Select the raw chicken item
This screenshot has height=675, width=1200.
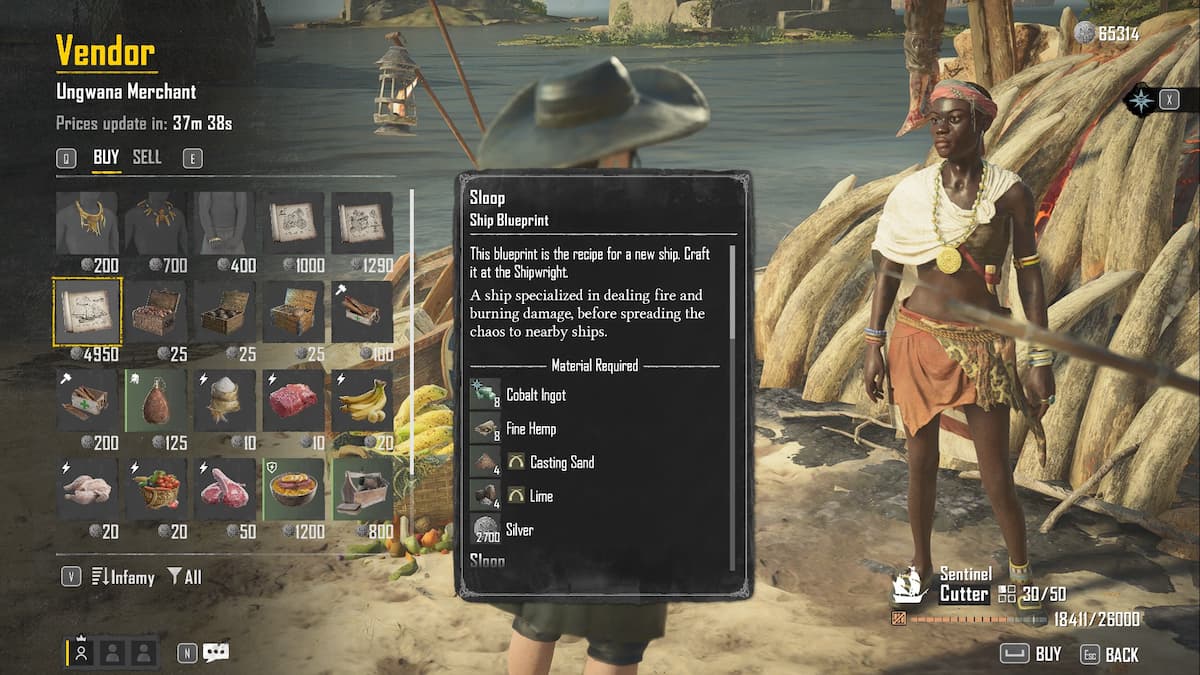point(87,488)
